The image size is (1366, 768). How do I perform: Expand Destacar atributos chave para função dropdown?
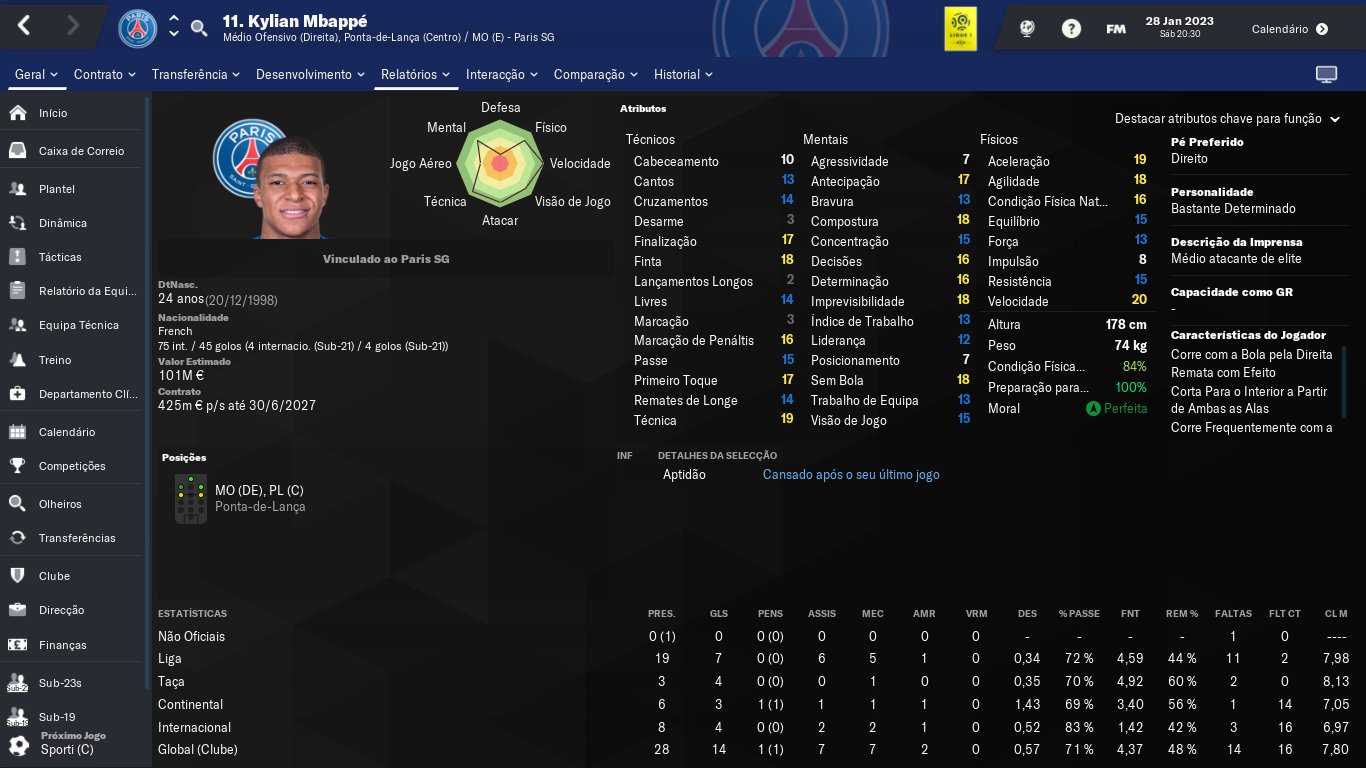pos(1226,119)
